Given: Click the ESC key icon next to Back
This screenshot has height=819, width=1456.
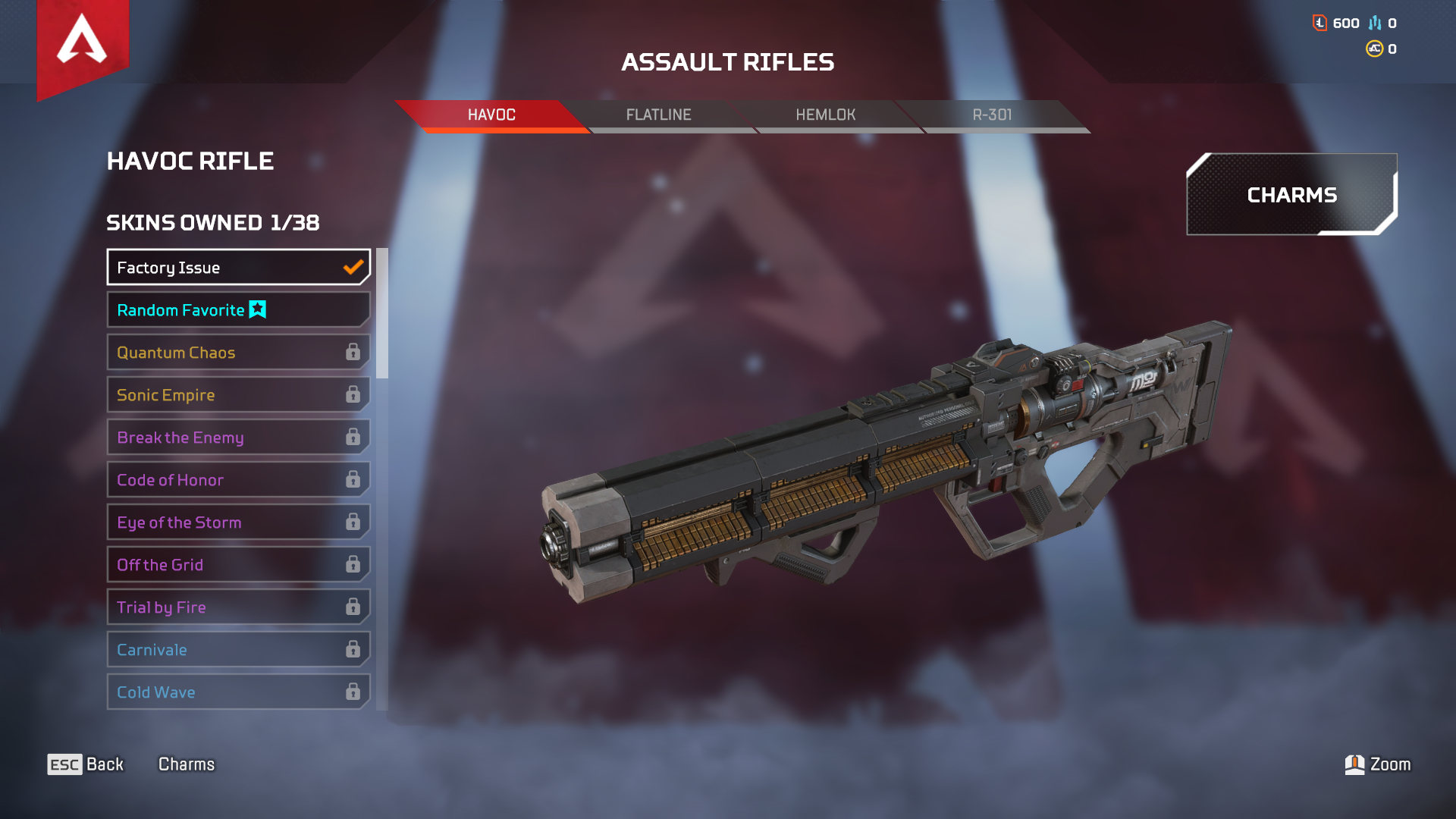Looking at the screenshot, I should pos(64,764).
